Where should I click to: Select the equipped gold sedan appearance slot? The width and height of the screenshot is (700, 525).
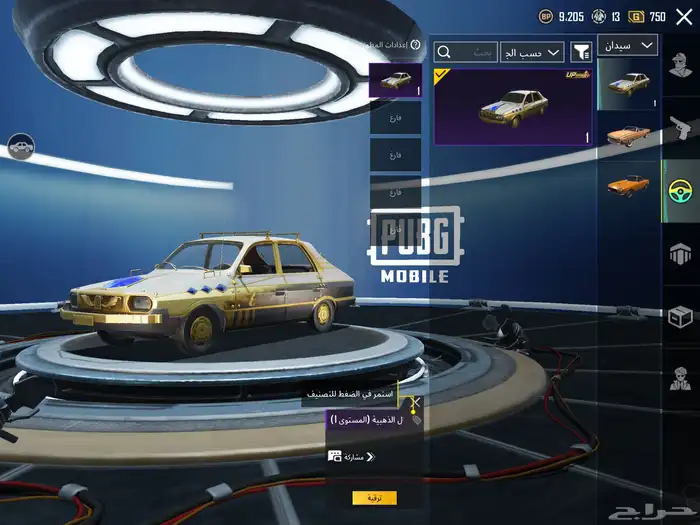coord(395,80)
